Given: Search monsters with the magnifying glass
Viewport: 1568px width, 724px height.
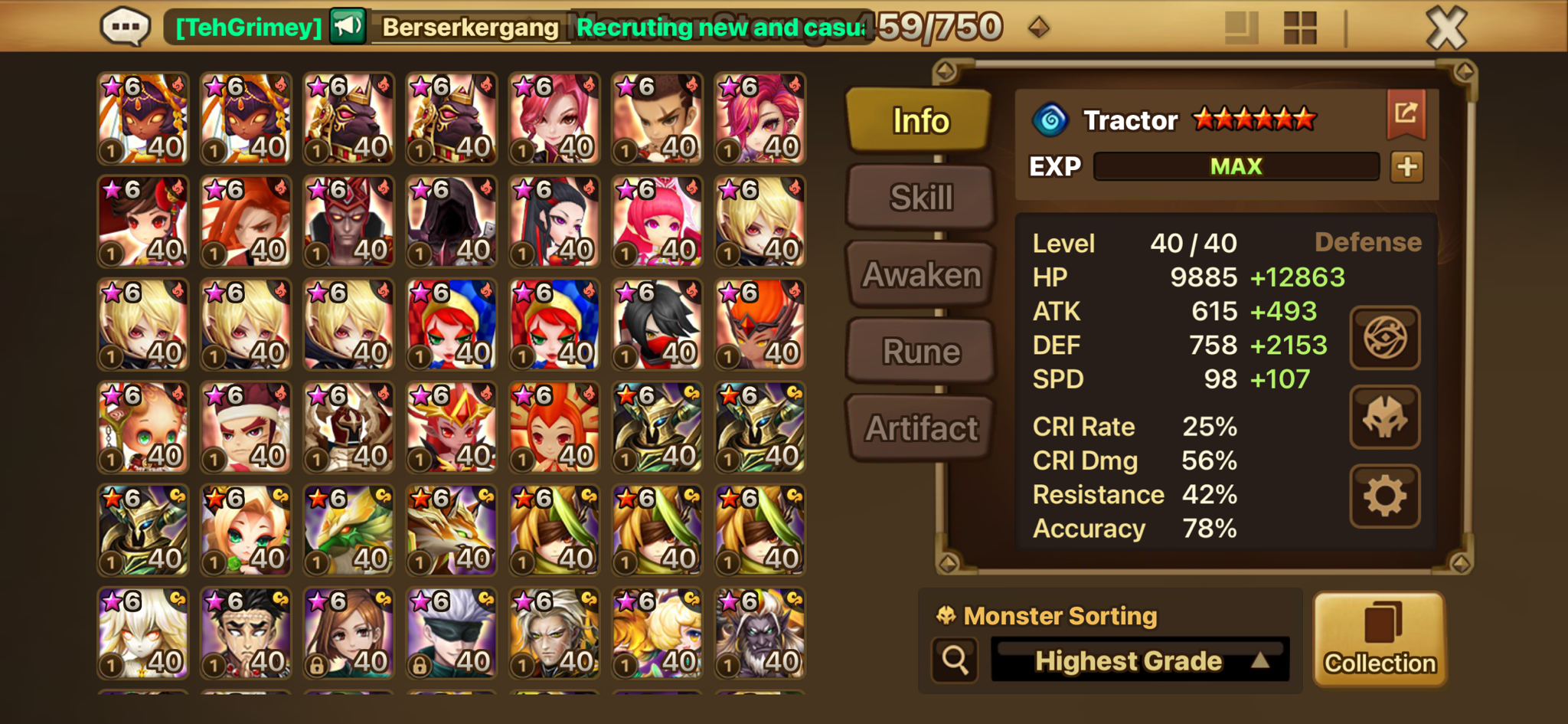Looking at the screenshot, I should click(x=955, y=659).
